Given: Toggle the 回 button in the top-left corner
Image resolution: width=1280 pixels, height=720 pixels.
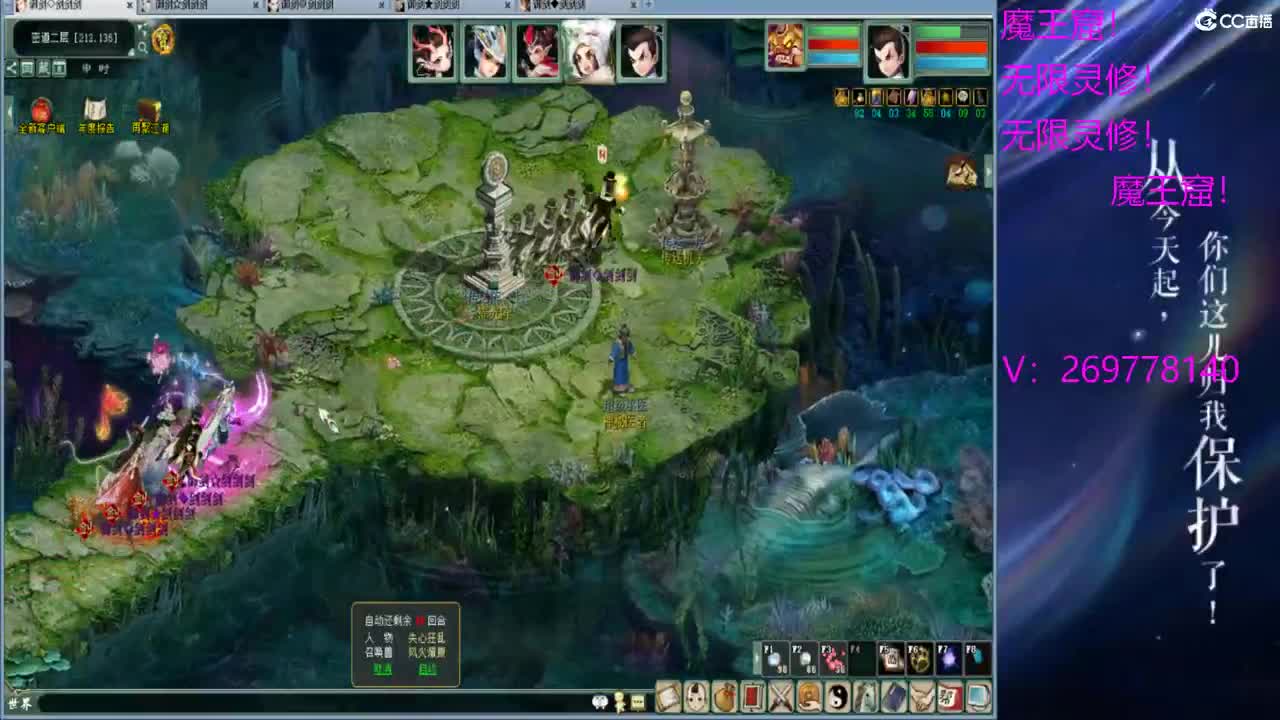Looking at the screenshot, I should [x=27, y=69].
